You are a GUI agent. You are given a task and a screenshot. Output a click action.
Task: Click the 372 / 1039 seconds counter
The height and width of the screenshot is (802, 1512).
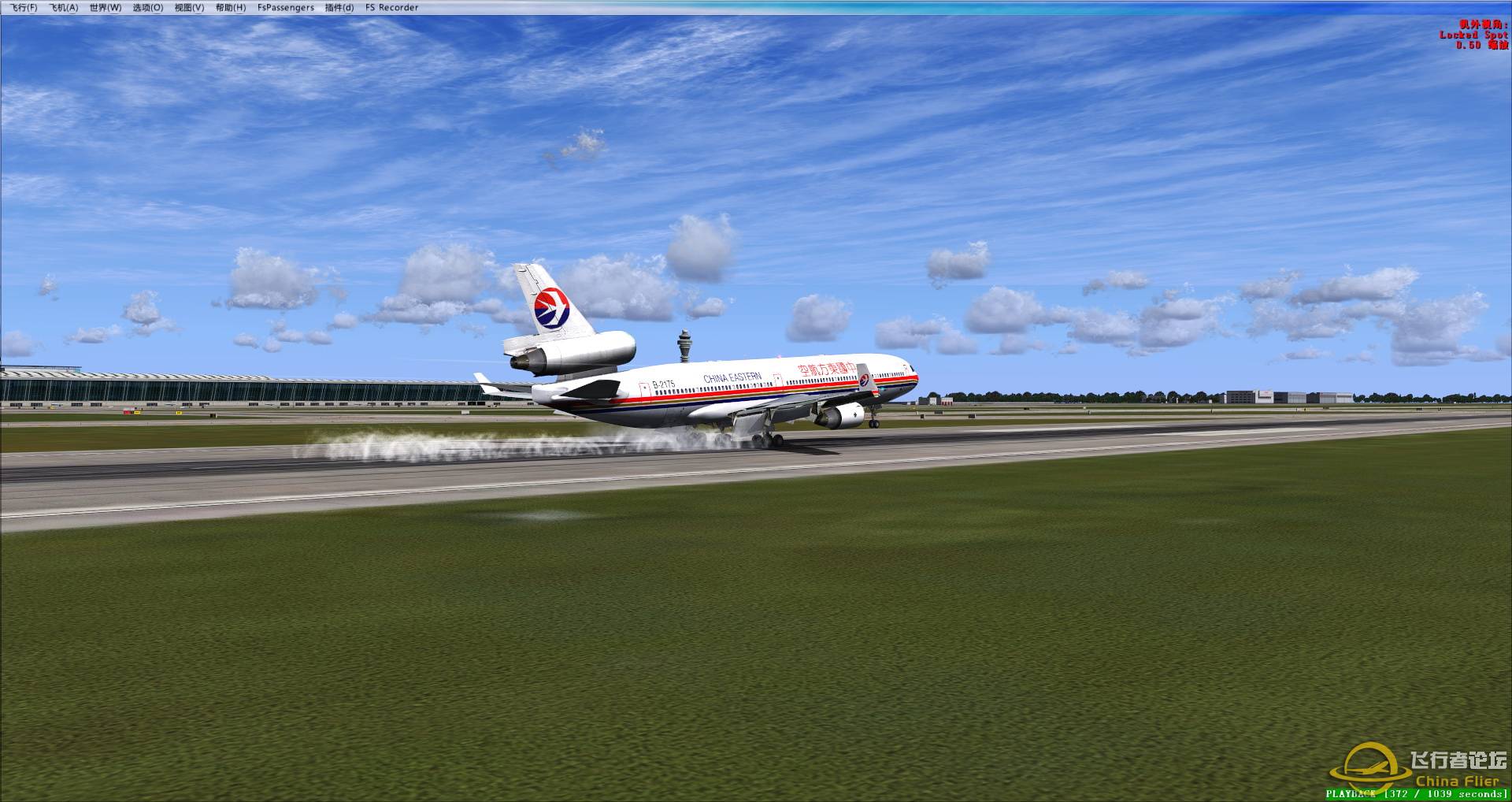1445,795
